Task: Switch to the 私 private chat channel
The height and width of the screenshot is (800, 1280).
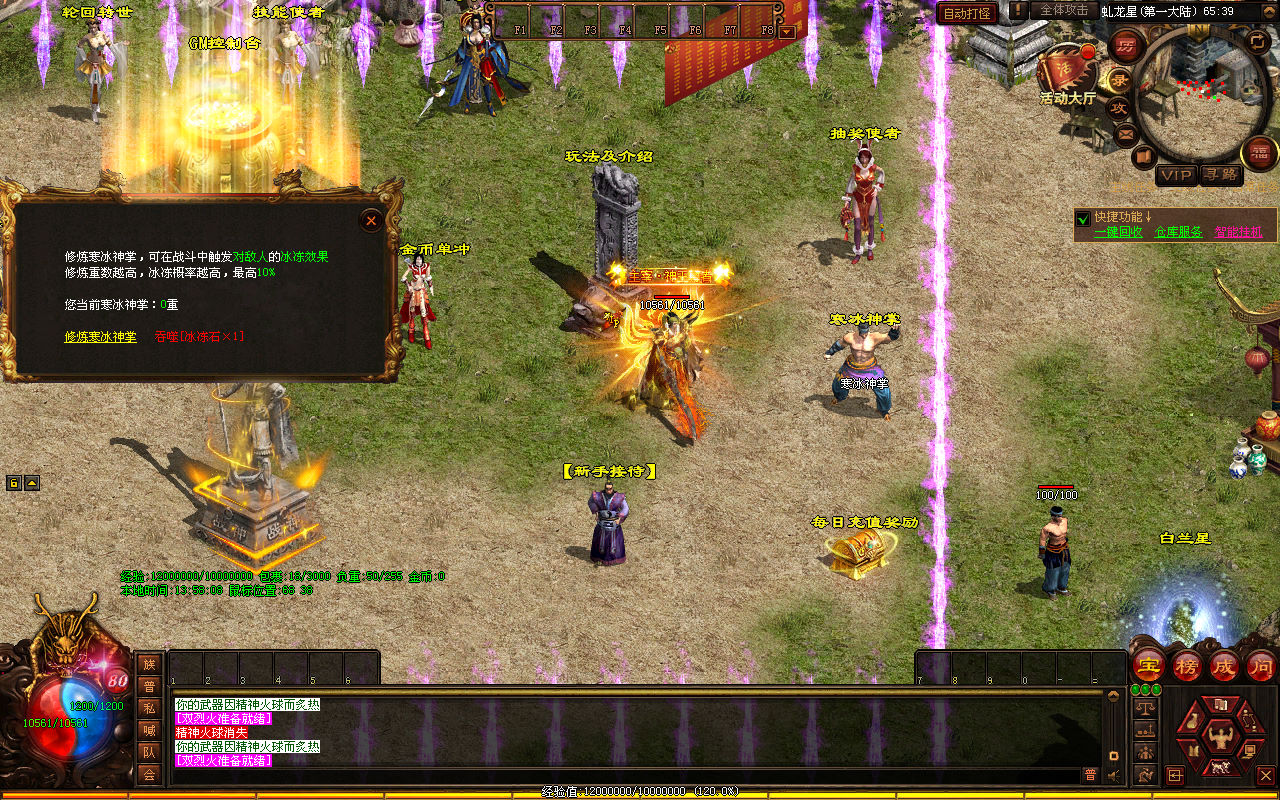Action: (x=149, y=708)
